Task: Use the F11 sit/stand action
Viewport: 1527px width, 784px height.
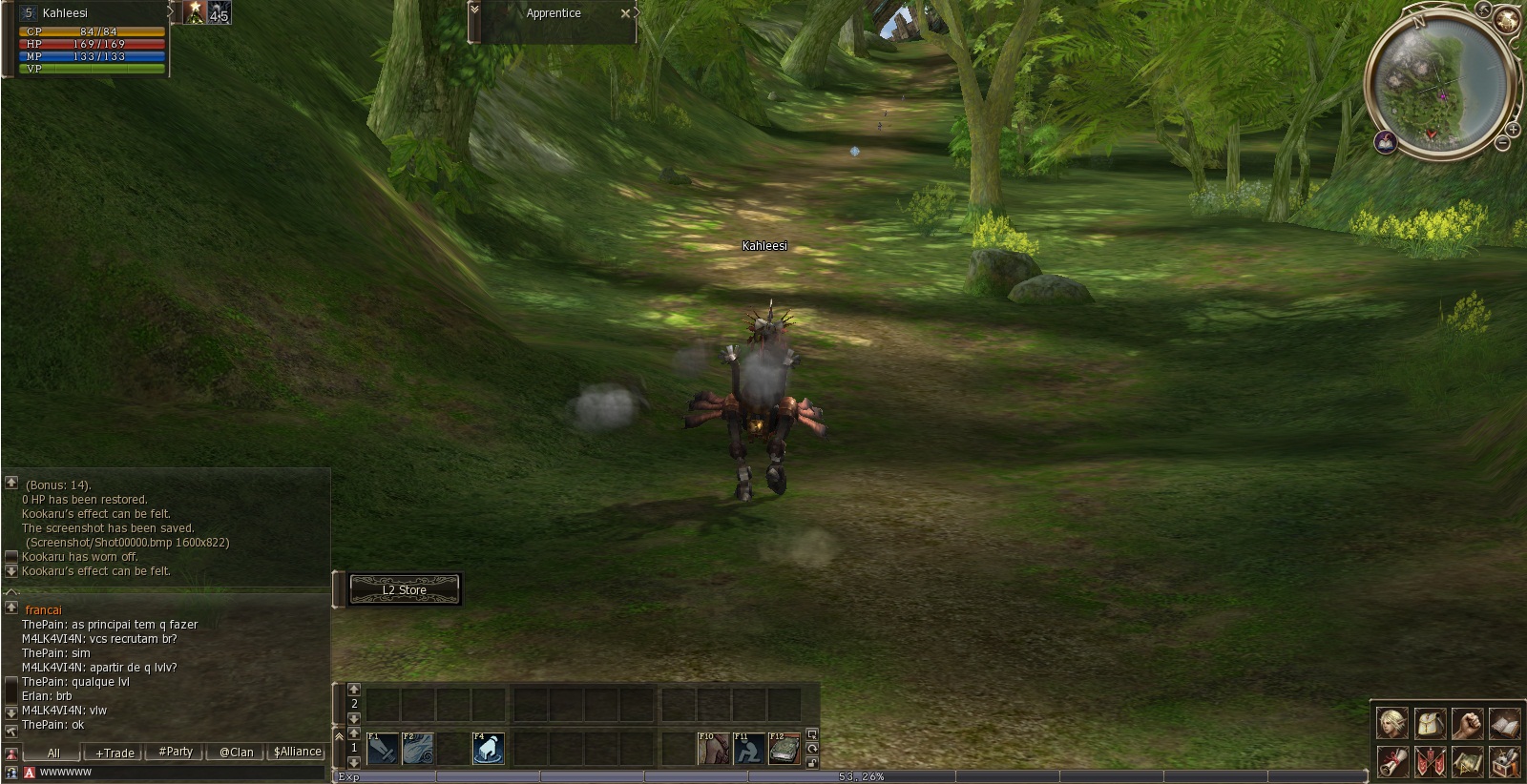Action: click(749, 749)
